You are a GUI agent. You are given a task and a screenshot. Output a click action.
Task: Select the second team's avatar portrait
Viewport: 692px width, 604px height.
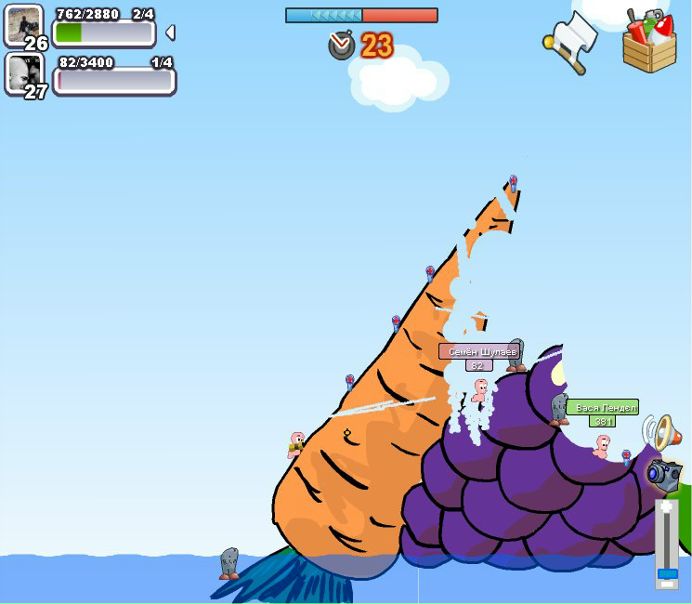[x=24, y=72]
